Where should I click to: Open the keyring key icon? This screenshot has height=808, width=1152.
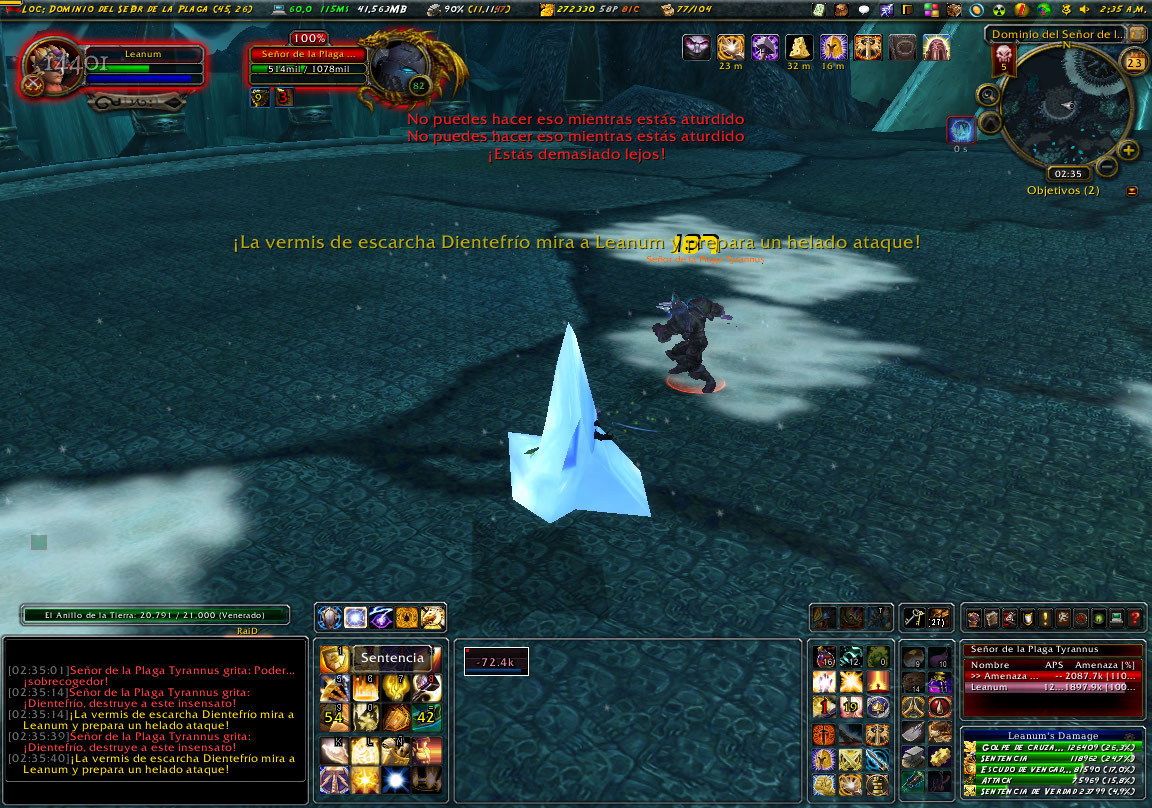pyautogui.click(x=911, y=618)
